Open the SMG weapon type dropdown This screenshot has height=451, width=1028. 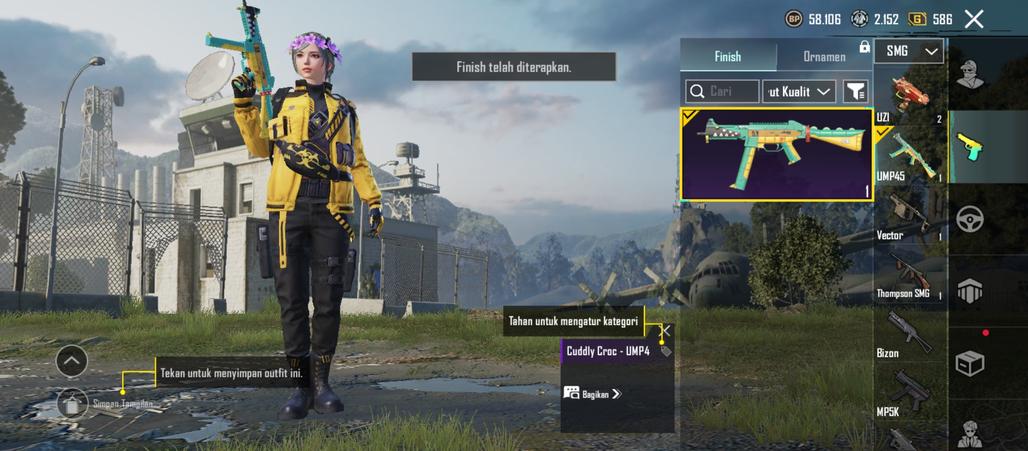[909, 51]
